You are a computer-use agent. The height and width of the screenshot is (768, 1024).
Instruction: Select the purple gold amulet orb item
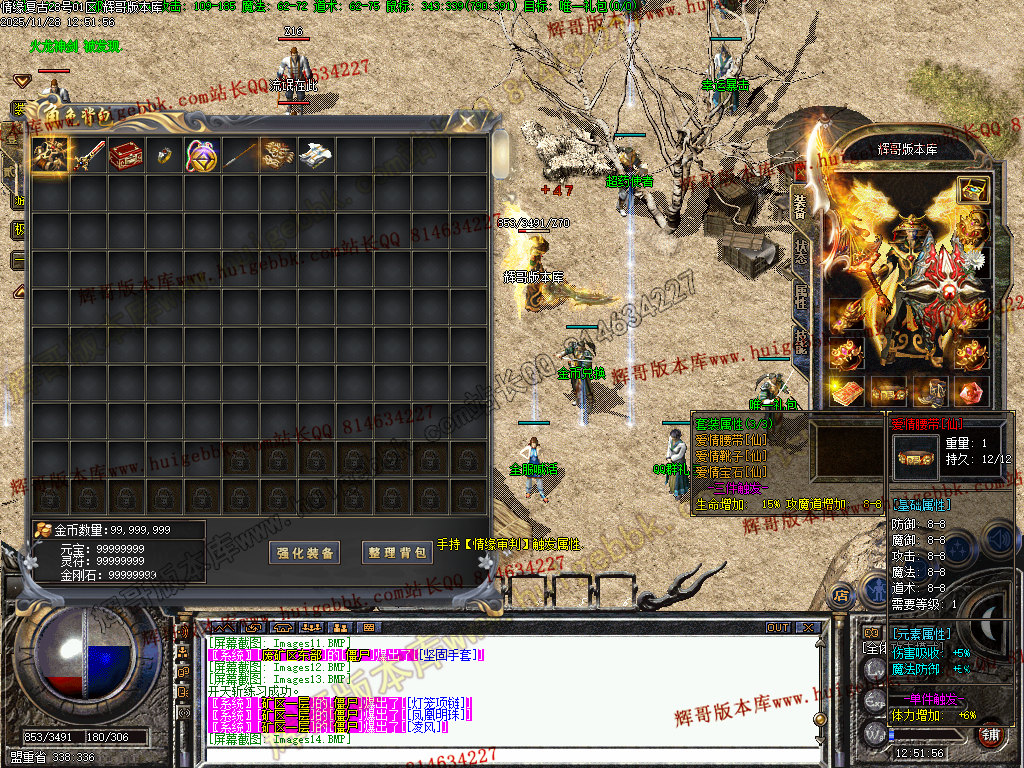[201, 155]
